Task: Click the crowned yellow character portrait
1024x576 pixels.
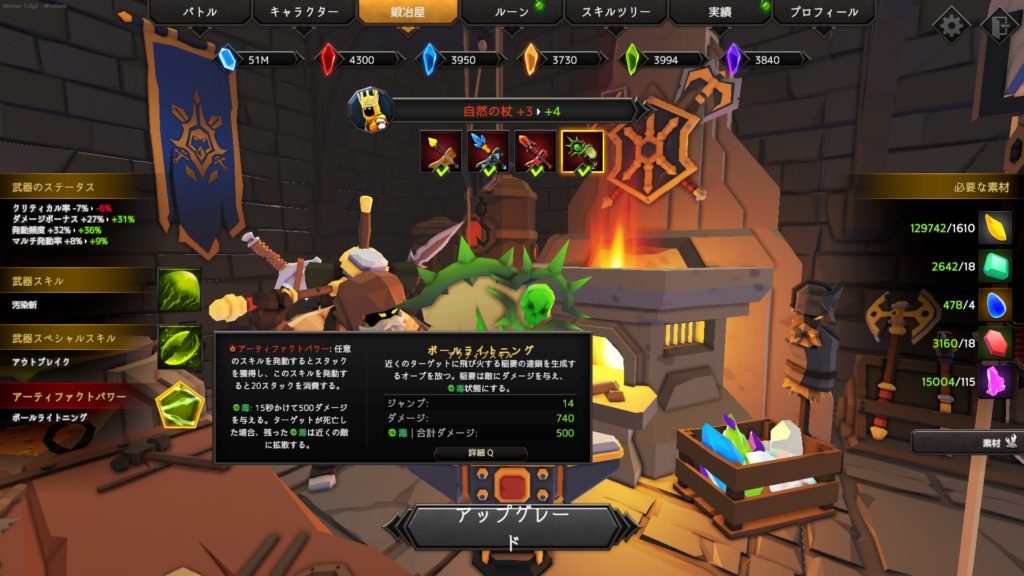Action: tap(370, 109)
